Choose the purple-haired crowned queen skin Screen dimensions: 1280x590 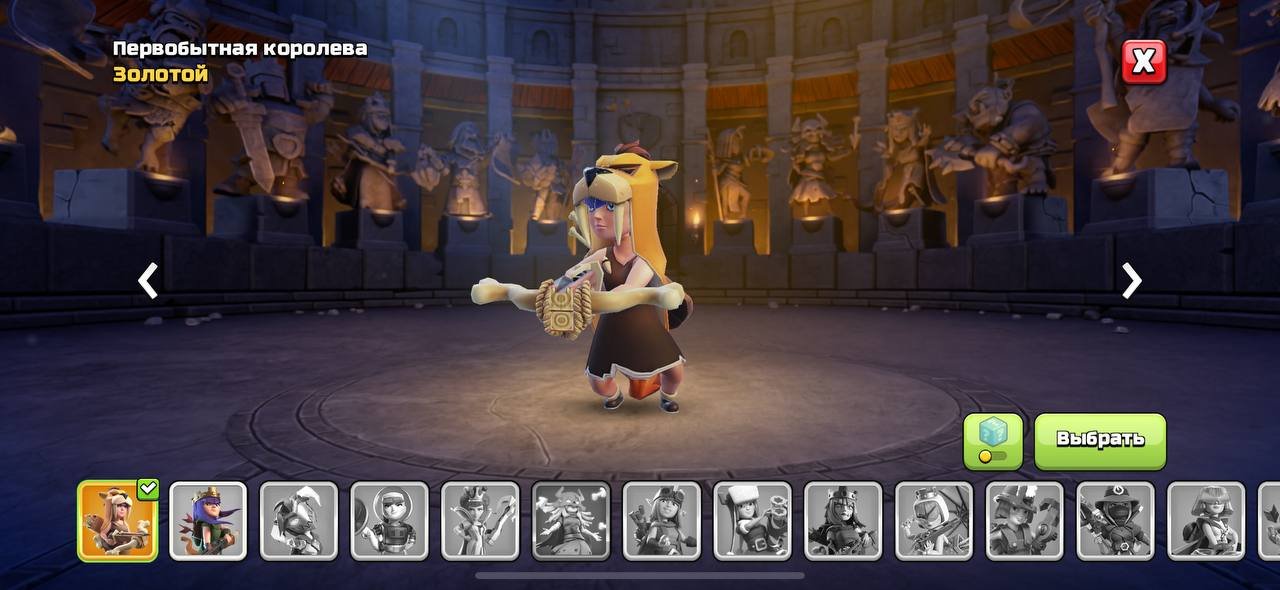click(x=208, y=521)
